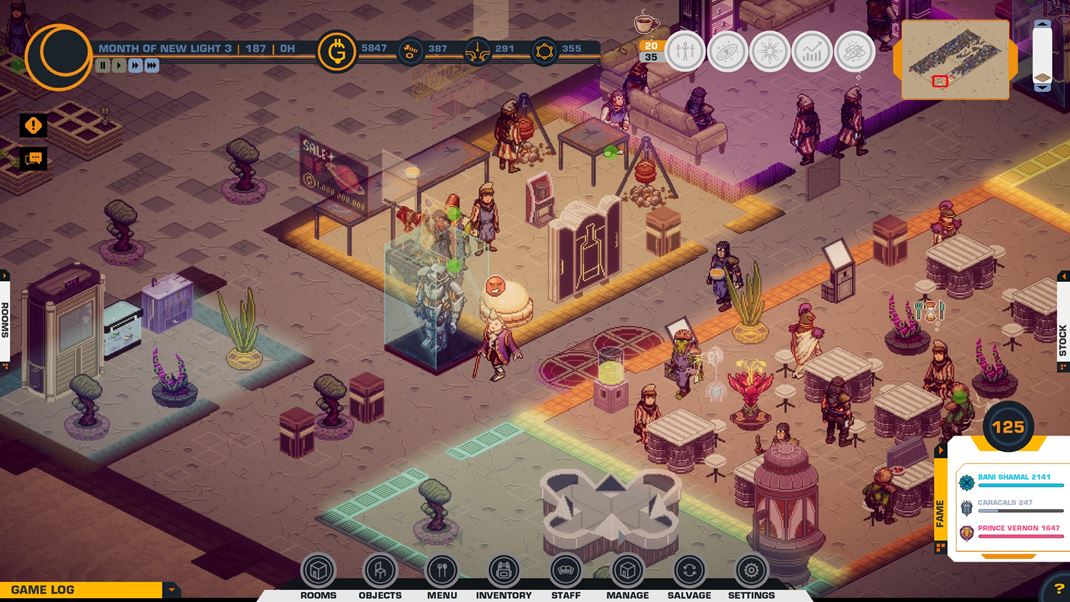Open the help question mark button

[x=1058, y=590]
